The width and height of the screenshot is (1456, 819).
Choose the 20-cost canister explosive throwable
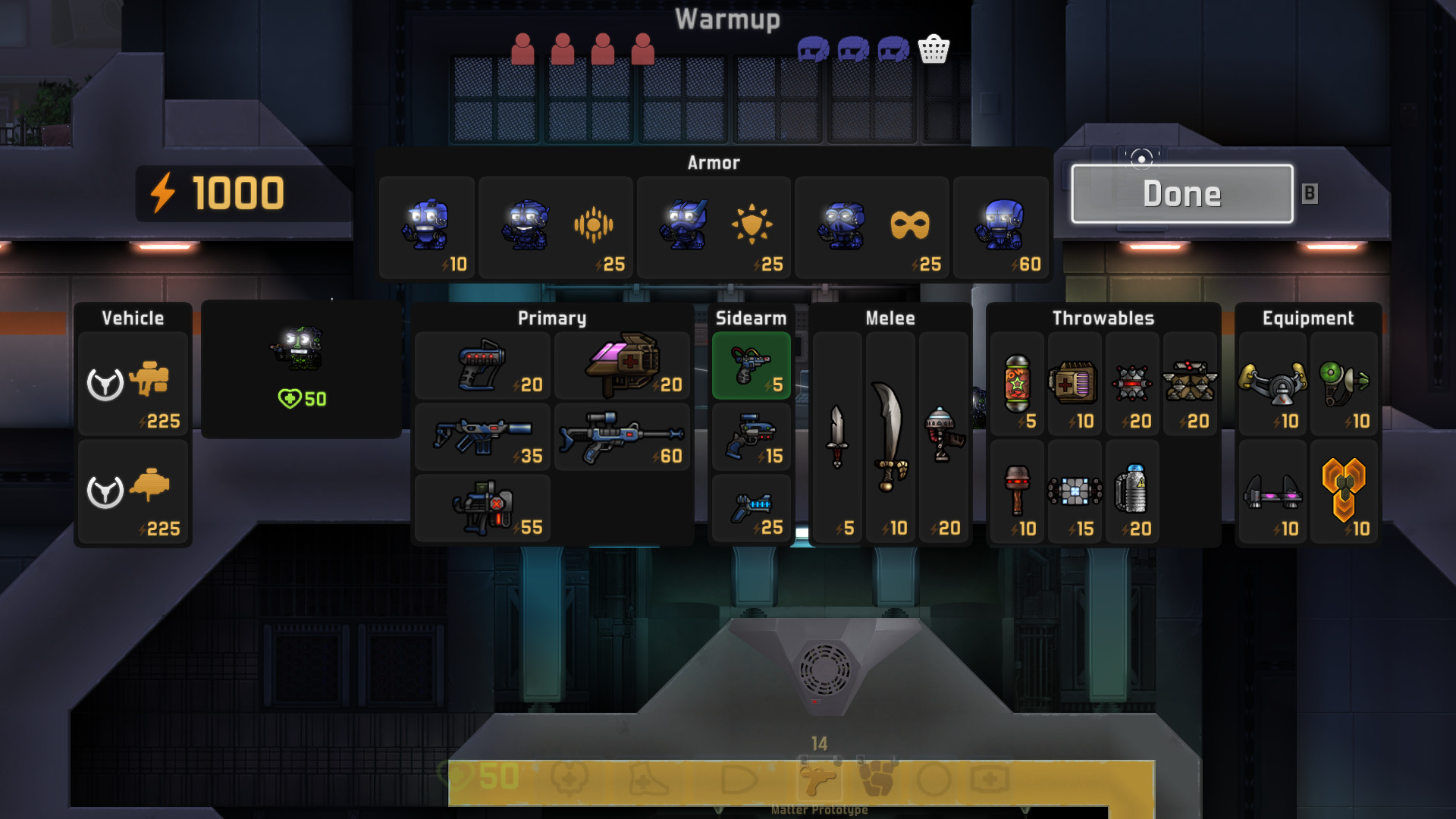(x=1132, y=493)
